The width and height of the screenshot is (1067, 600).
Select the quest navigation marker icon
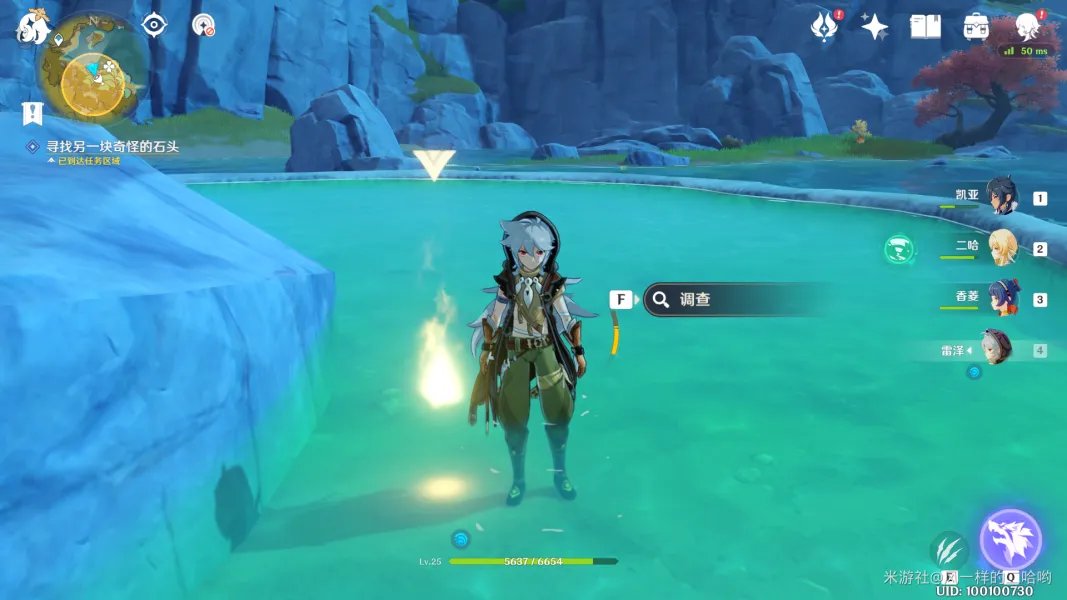pos(32,112)
